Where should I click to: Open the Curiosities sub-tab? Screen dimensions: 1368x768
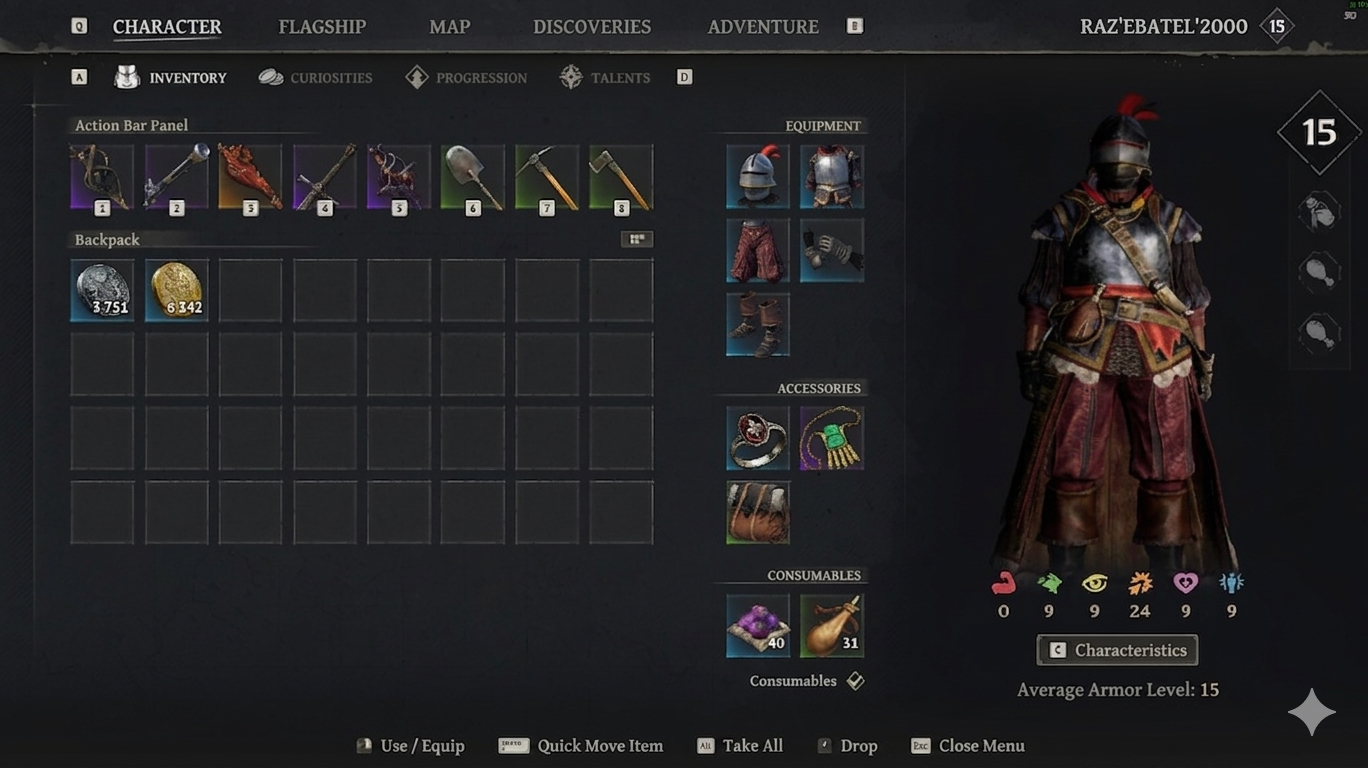point(316,78)
